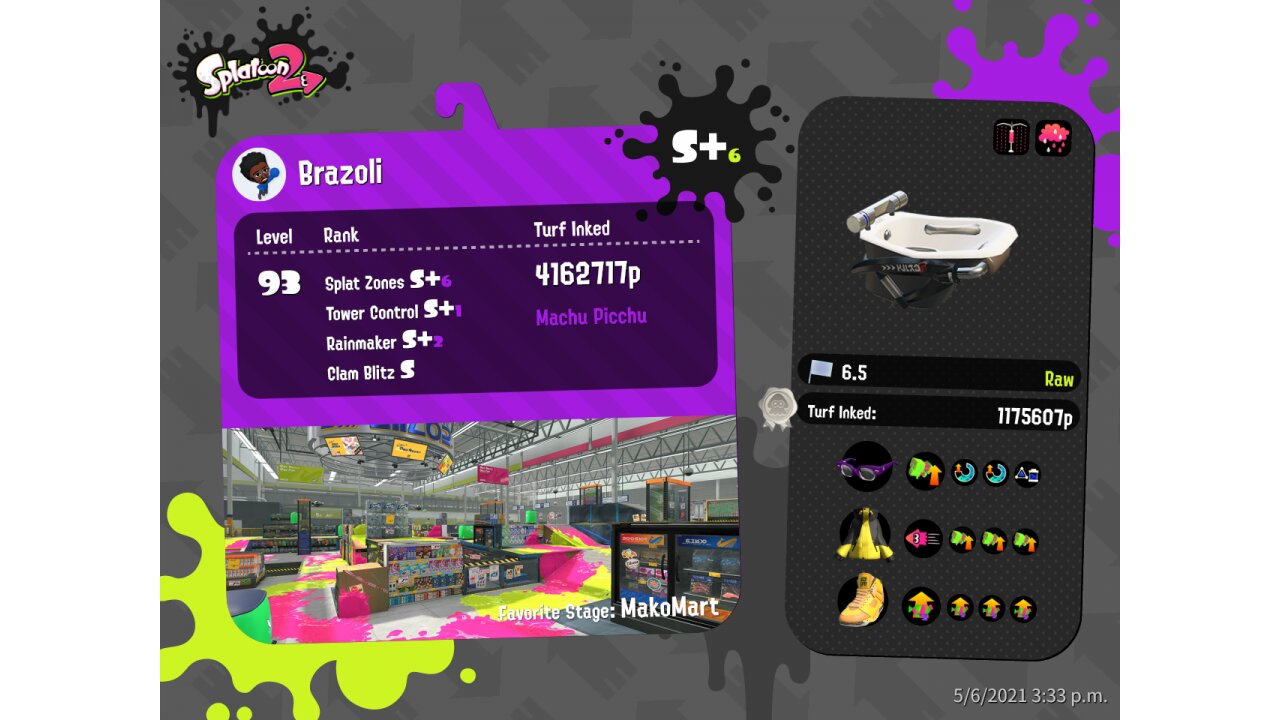Viewport: 1280px width, 720px height.
Task: Select the Sprinkler sub weapon icon
Action: coord(1011,138)
